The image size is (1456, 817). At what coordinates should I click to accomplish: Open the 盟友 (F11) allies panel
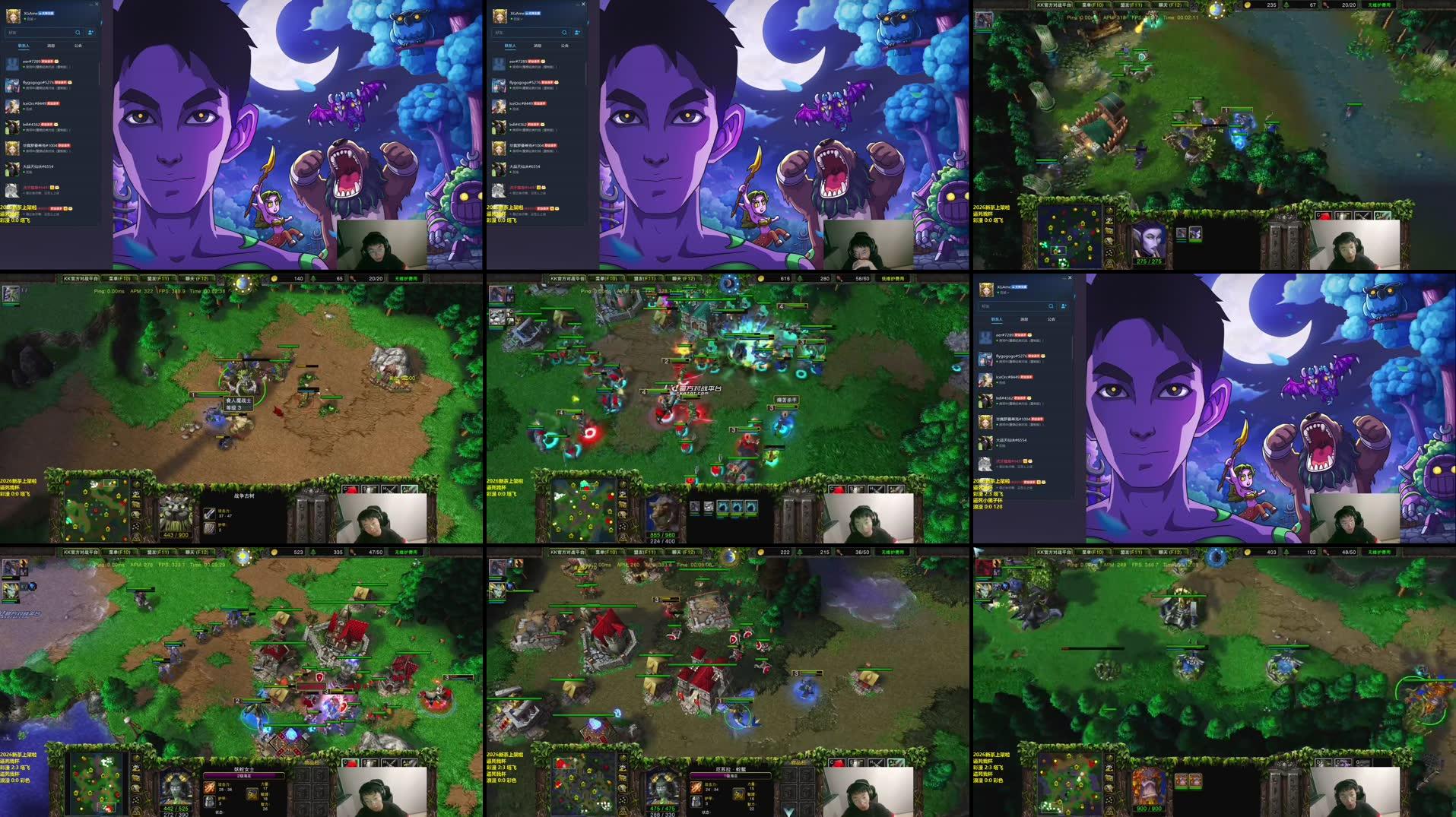pyautogui.click(x=1131, y=4)
